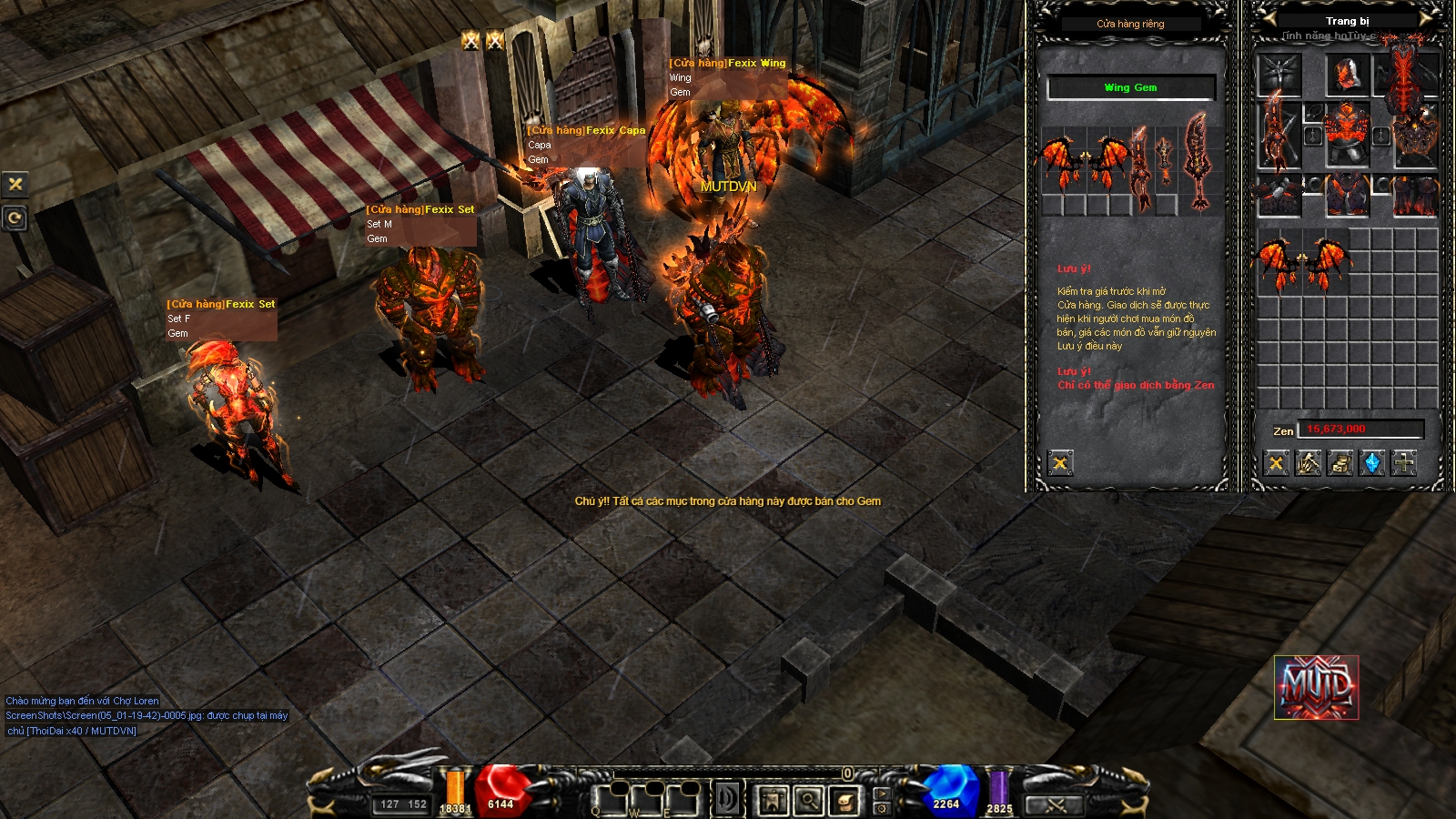Screen dimensions: 1456x819
Task: Select the long dark sword in store
Action: point(1138,168)
